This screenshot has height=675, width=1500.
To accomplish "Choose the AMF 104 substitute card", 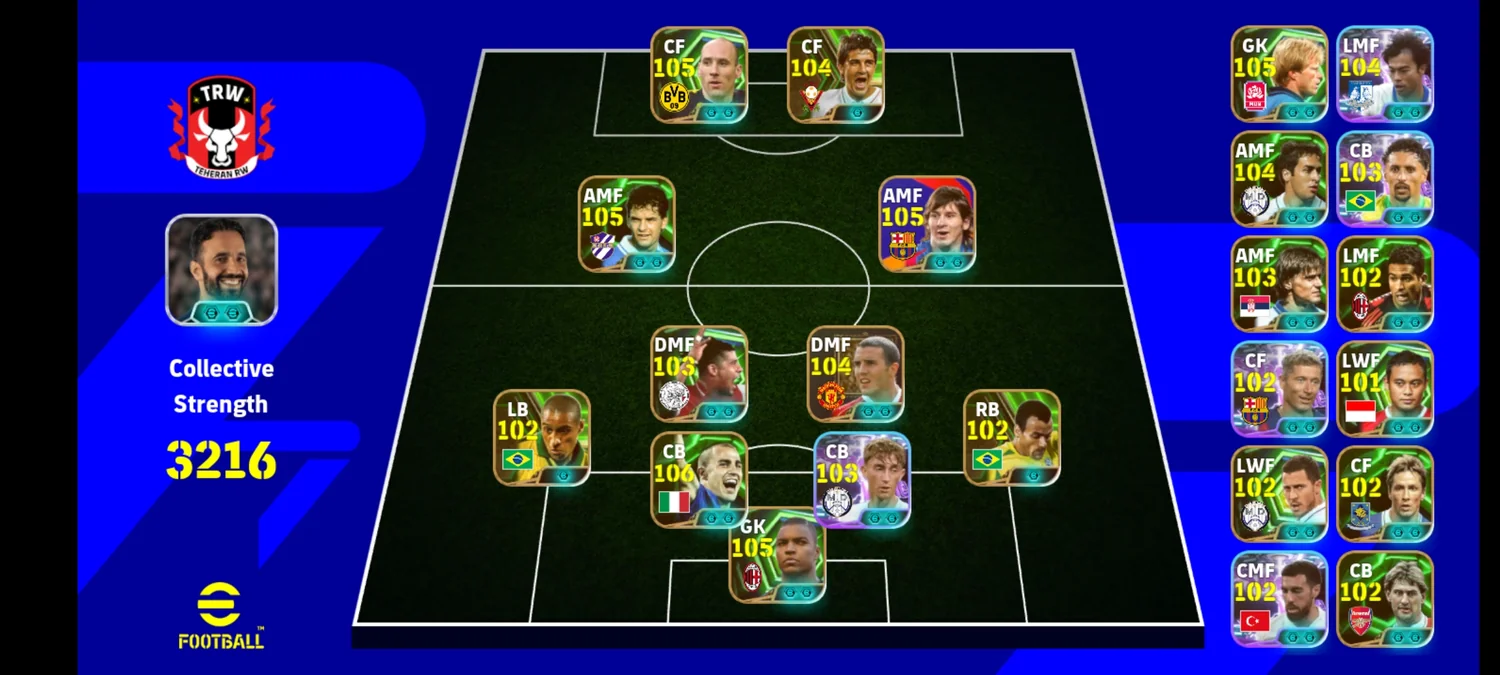I will [1279, 179].
